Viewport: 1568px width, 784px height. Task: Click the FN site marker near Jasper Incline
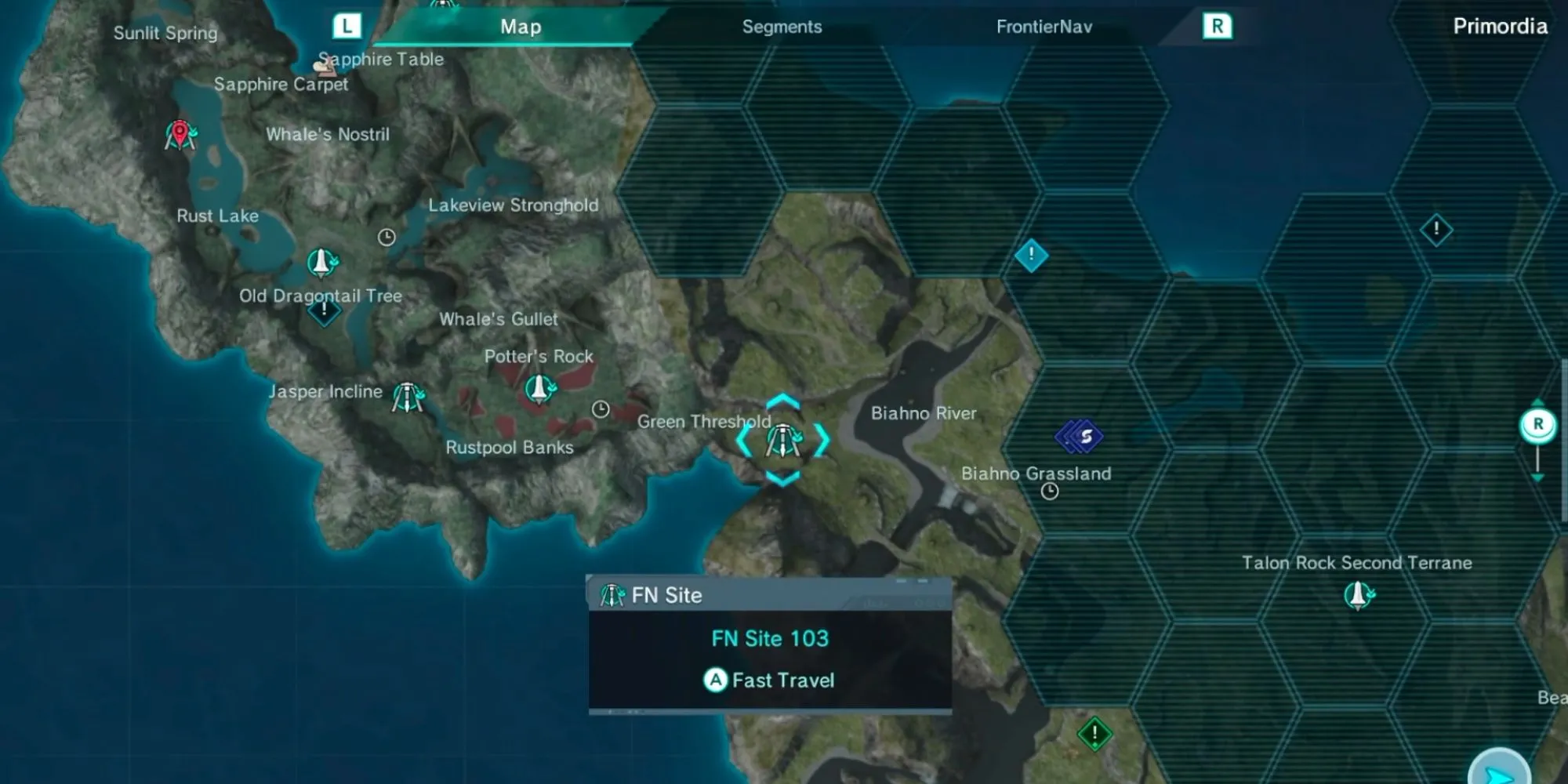pos(408,397)
